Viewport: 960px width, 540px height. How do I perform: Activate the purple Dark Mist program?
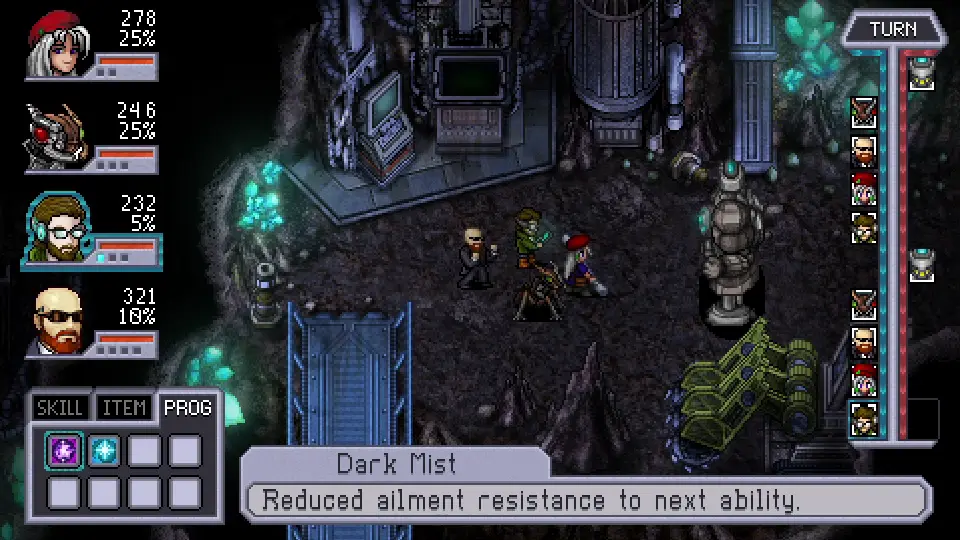(x=65, y=451)
